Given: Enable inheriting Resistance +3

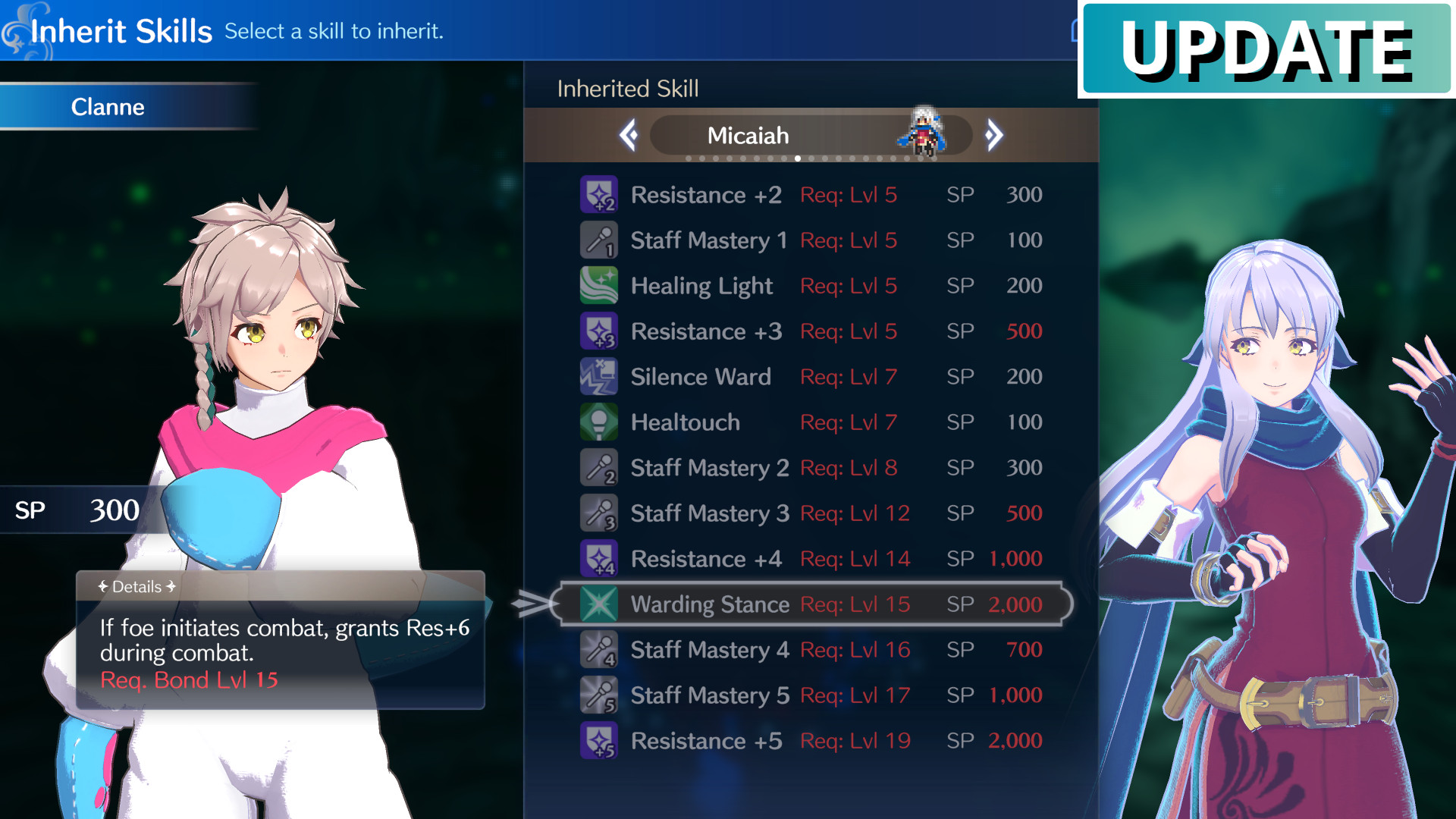Looking at the screenshot, I should click(x=599, y=331).
